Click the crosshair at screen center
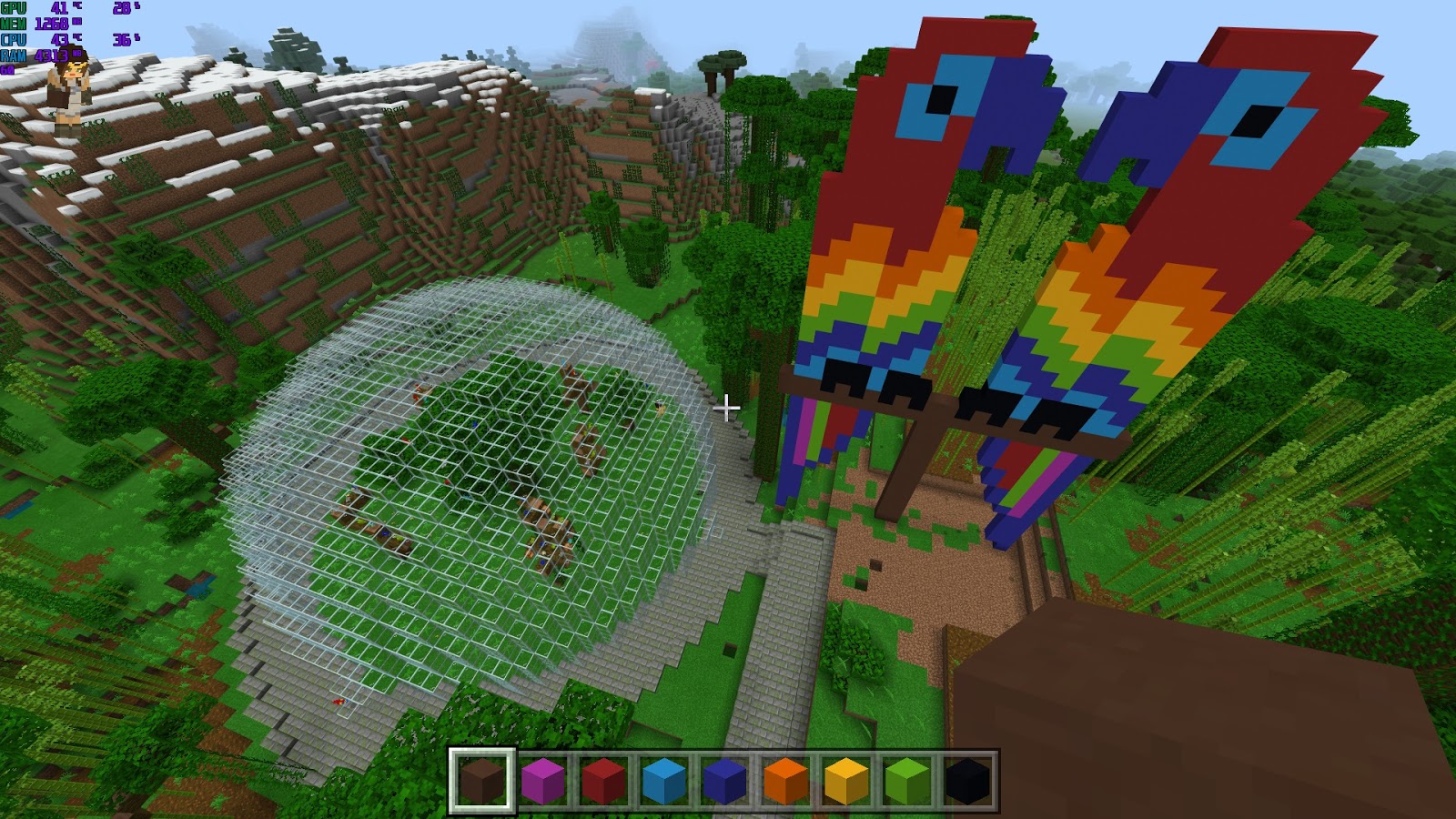1456x819 pixels. pyautogui.click(x=727, y=409)
